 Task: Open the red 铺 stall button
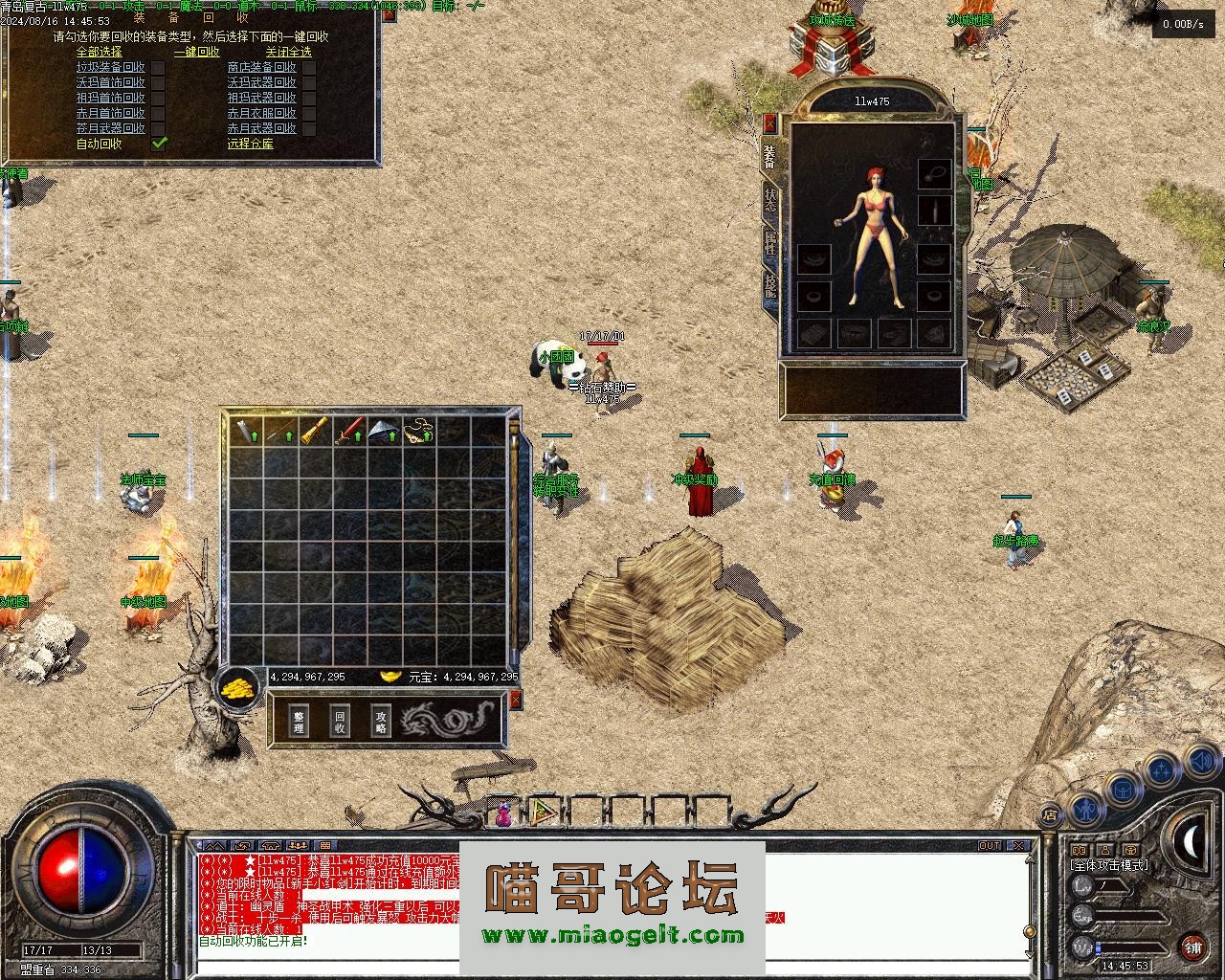1192,947
